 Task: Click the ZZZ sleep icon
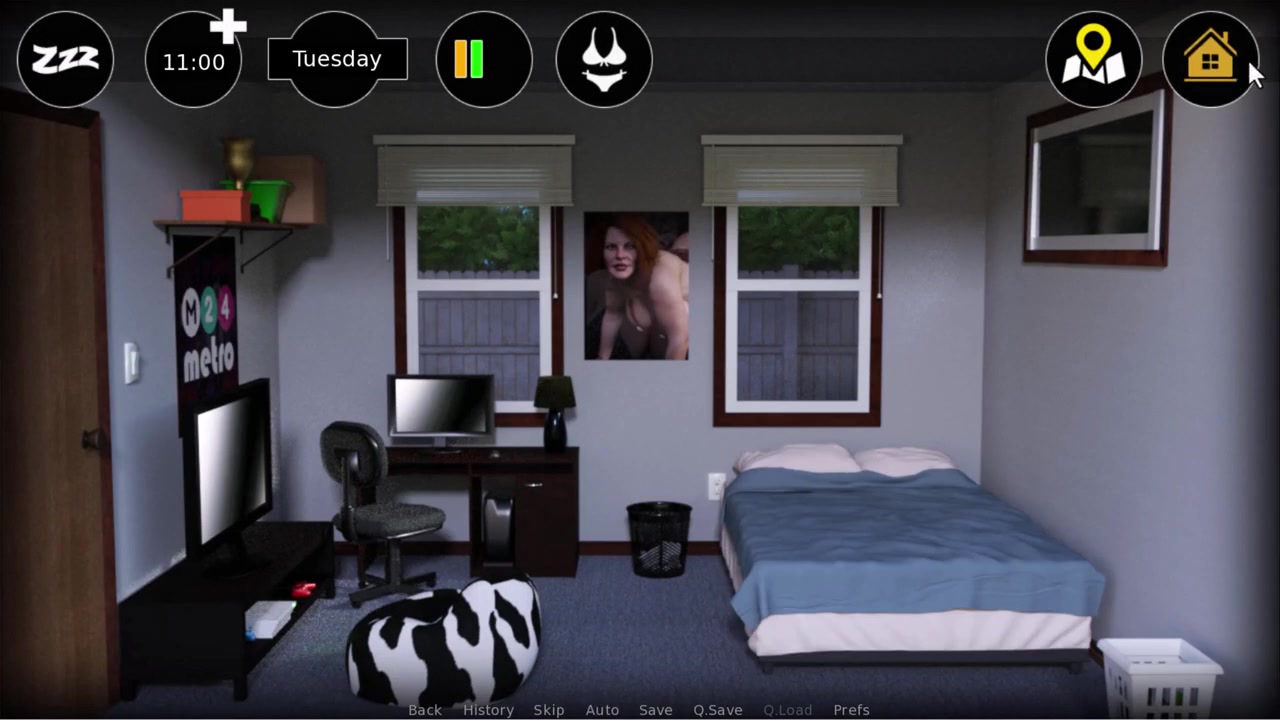point(65,60)
